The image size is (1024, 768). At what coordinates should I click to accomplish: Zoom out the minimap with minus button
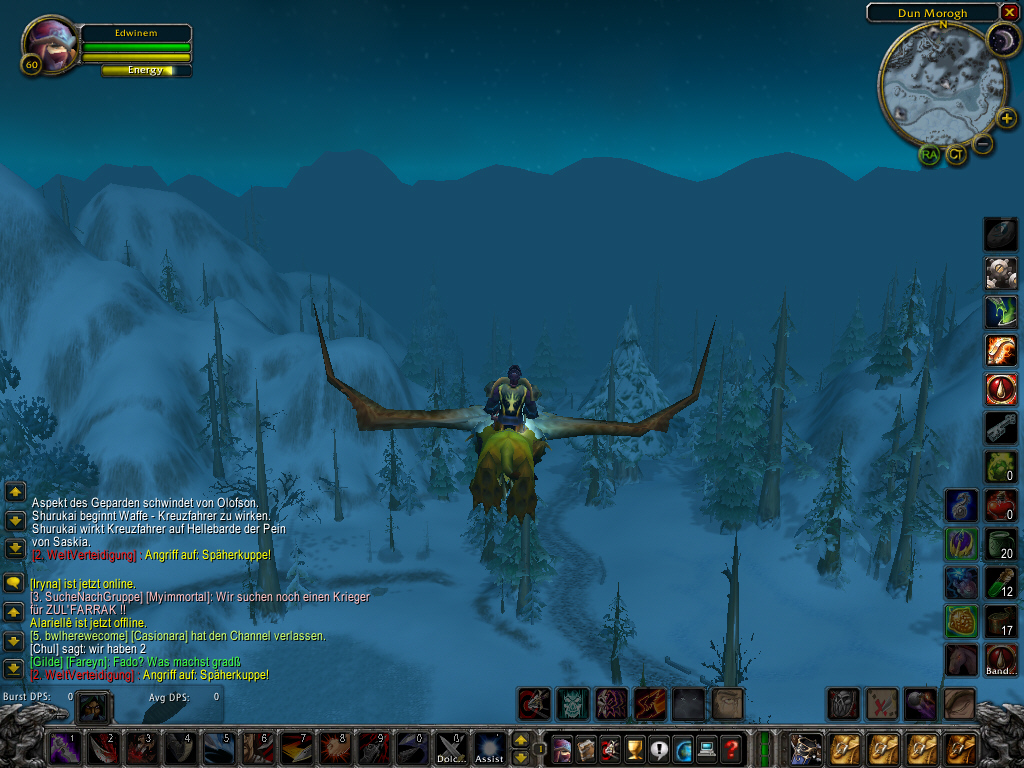tap(983, 144)
